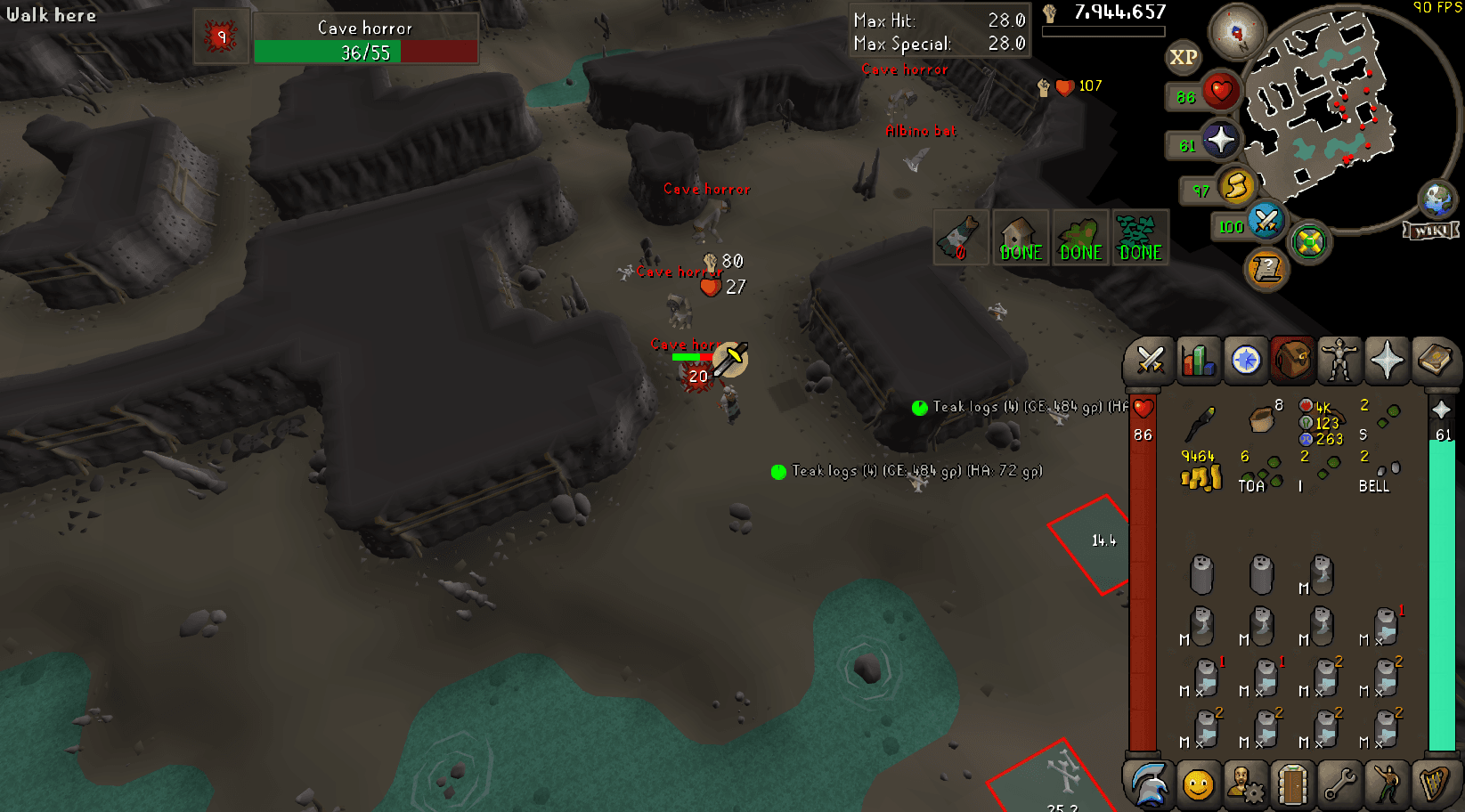Viewport: 1465px width, 812px height.
Task: Open the Skills tab bar-chart icon
Action: 1199,361
